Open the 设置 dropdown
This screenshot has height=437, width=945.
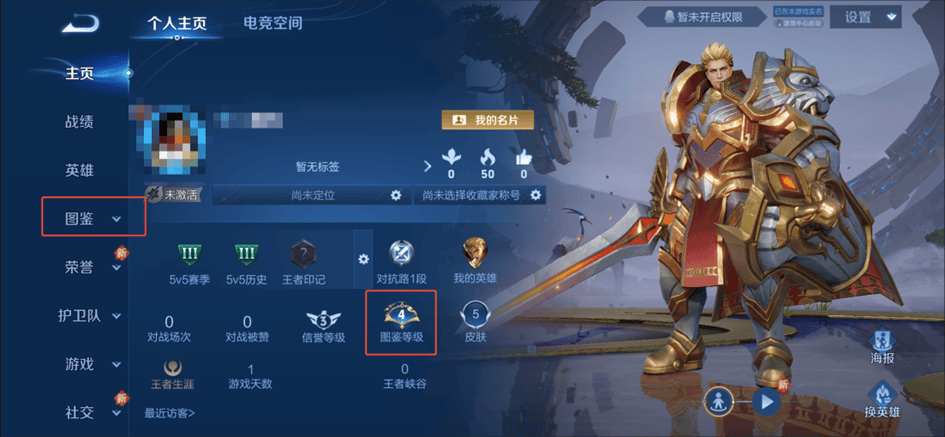tap(871, 17)
